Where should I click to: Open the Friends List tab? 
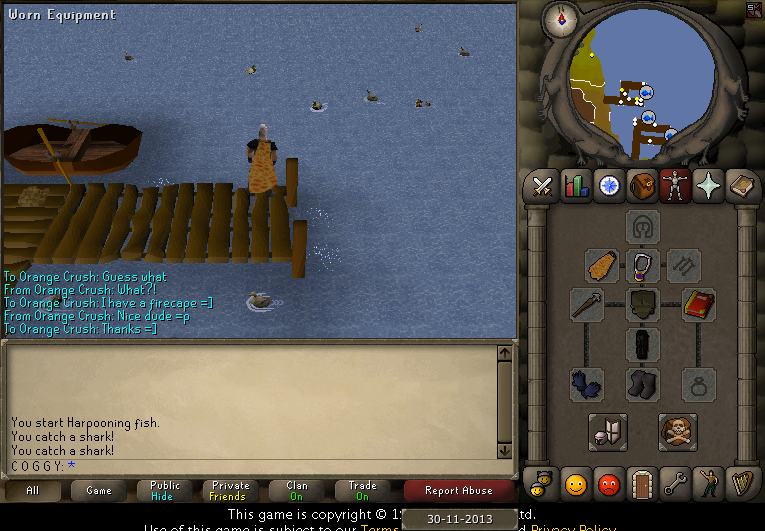click(x=576, y=484)
